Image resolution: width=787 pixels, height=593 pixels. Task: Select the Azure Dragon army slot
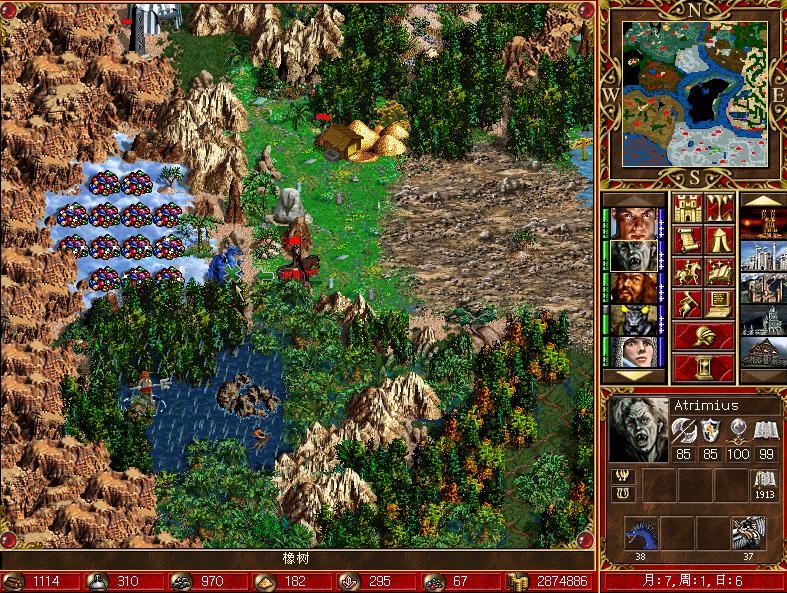click(641, 533)
